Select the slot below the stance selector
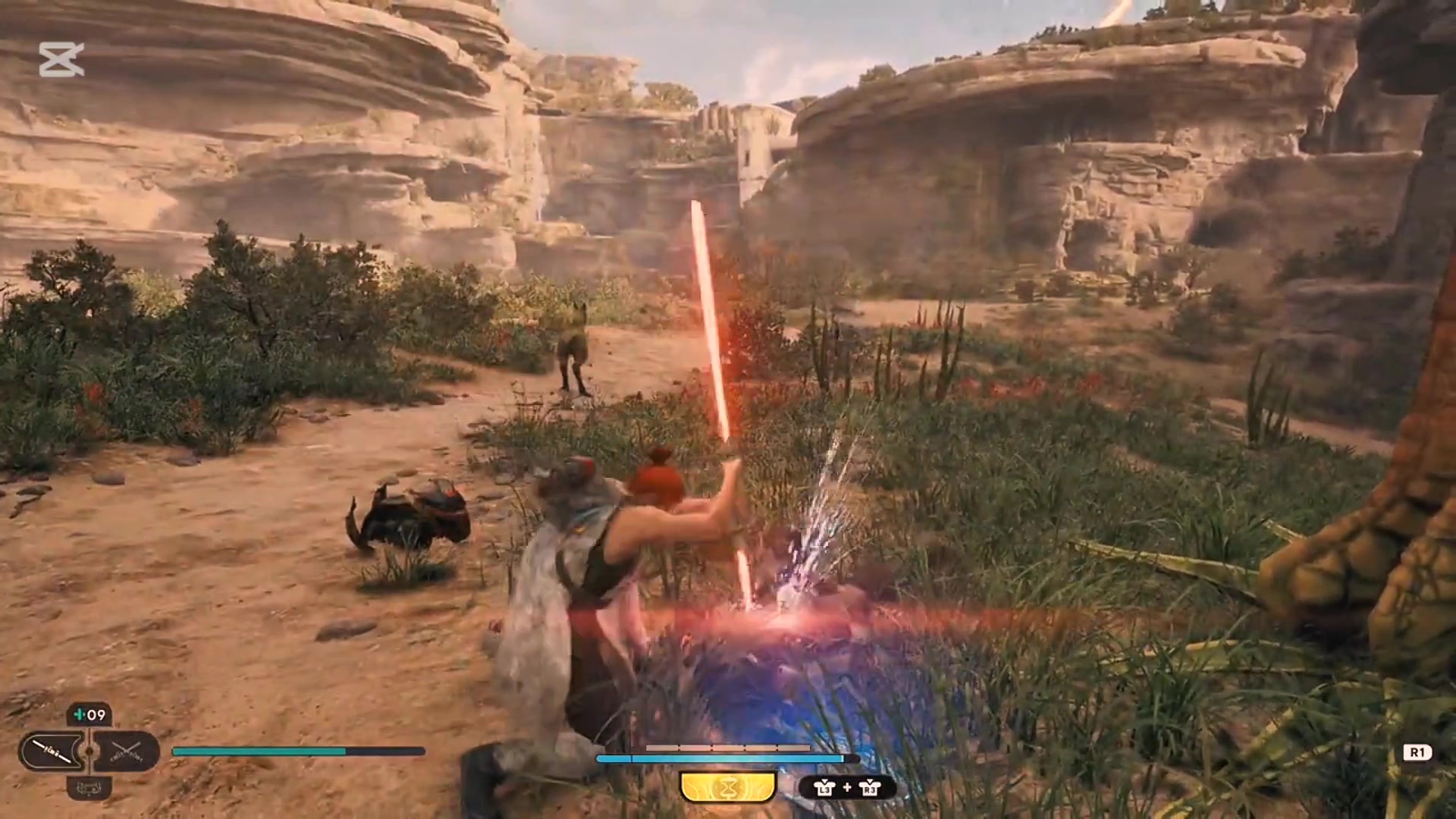The image size is (1456, 819). (89, 787)
